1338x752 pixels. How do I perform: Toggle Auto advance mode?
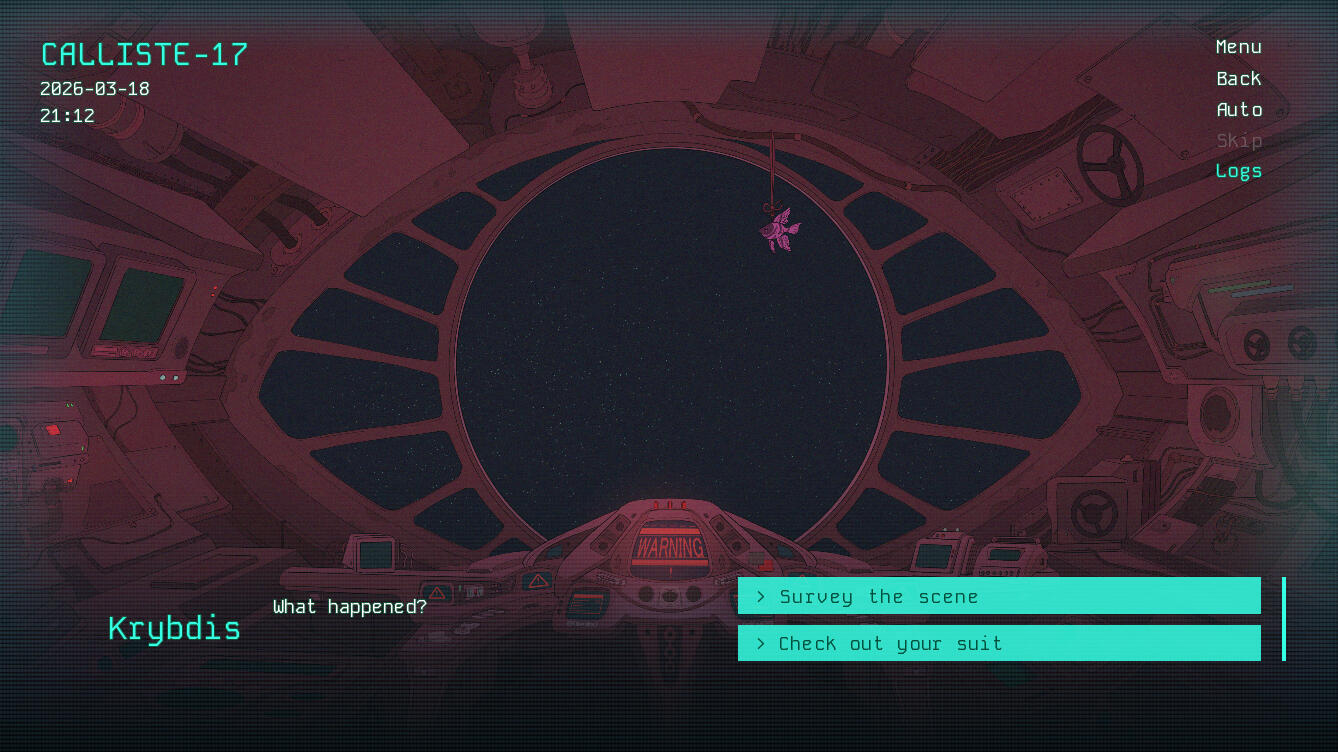(x=1238, y=110)
